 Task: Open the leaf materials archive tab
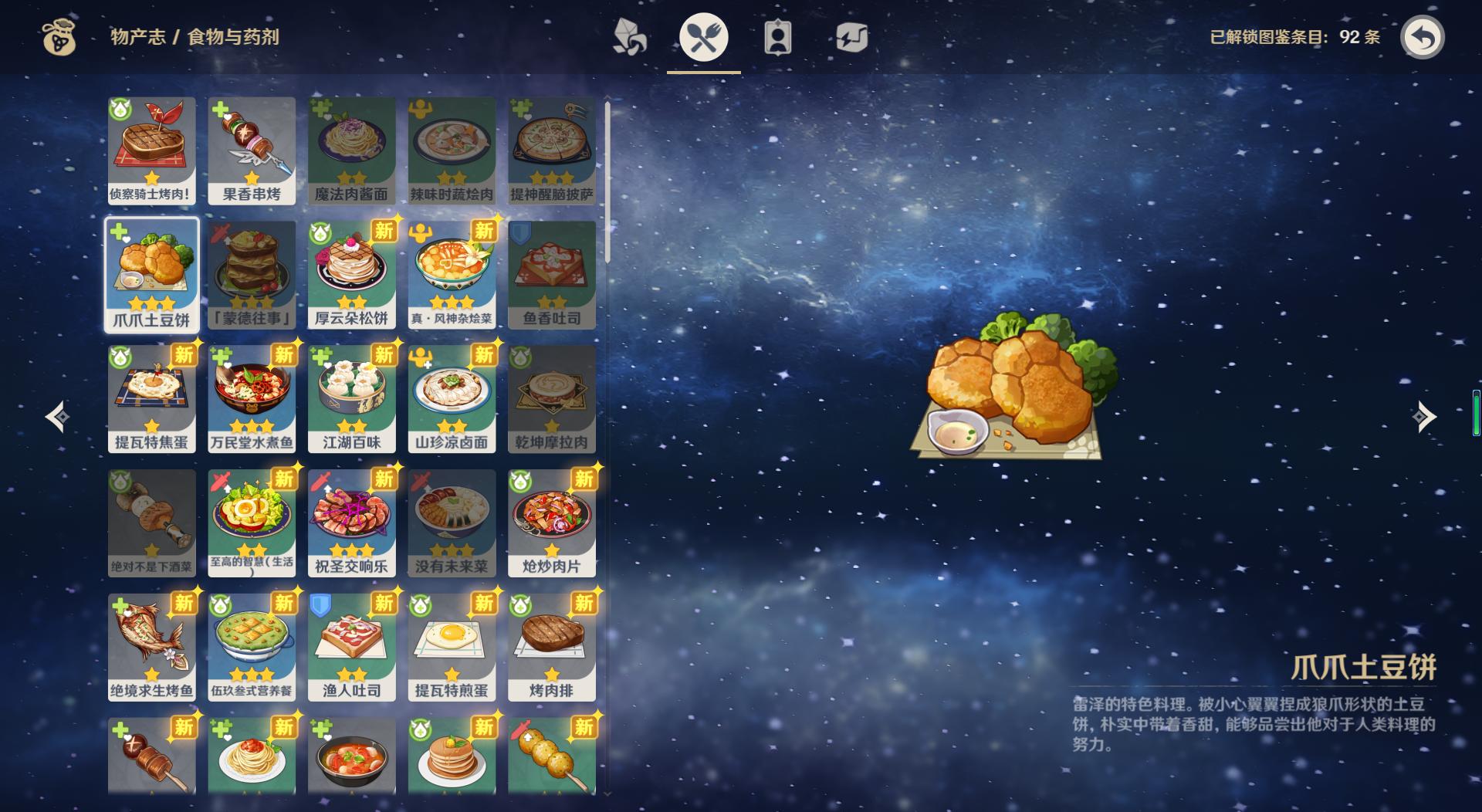point(629,37)
